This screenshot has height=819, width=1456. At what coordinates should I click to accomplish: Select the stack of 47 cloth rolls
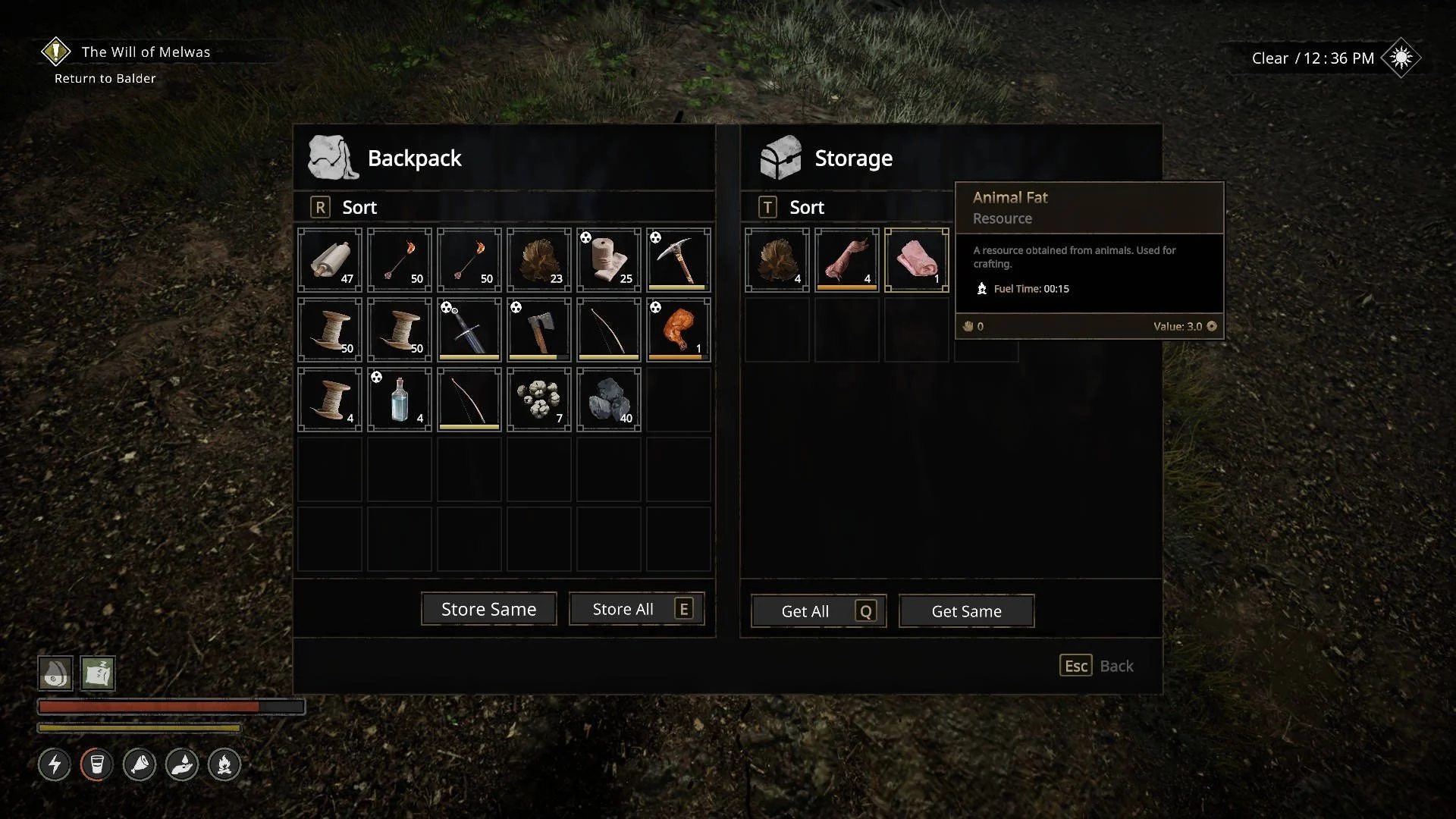pyautogui.click(x=329, y=259)
